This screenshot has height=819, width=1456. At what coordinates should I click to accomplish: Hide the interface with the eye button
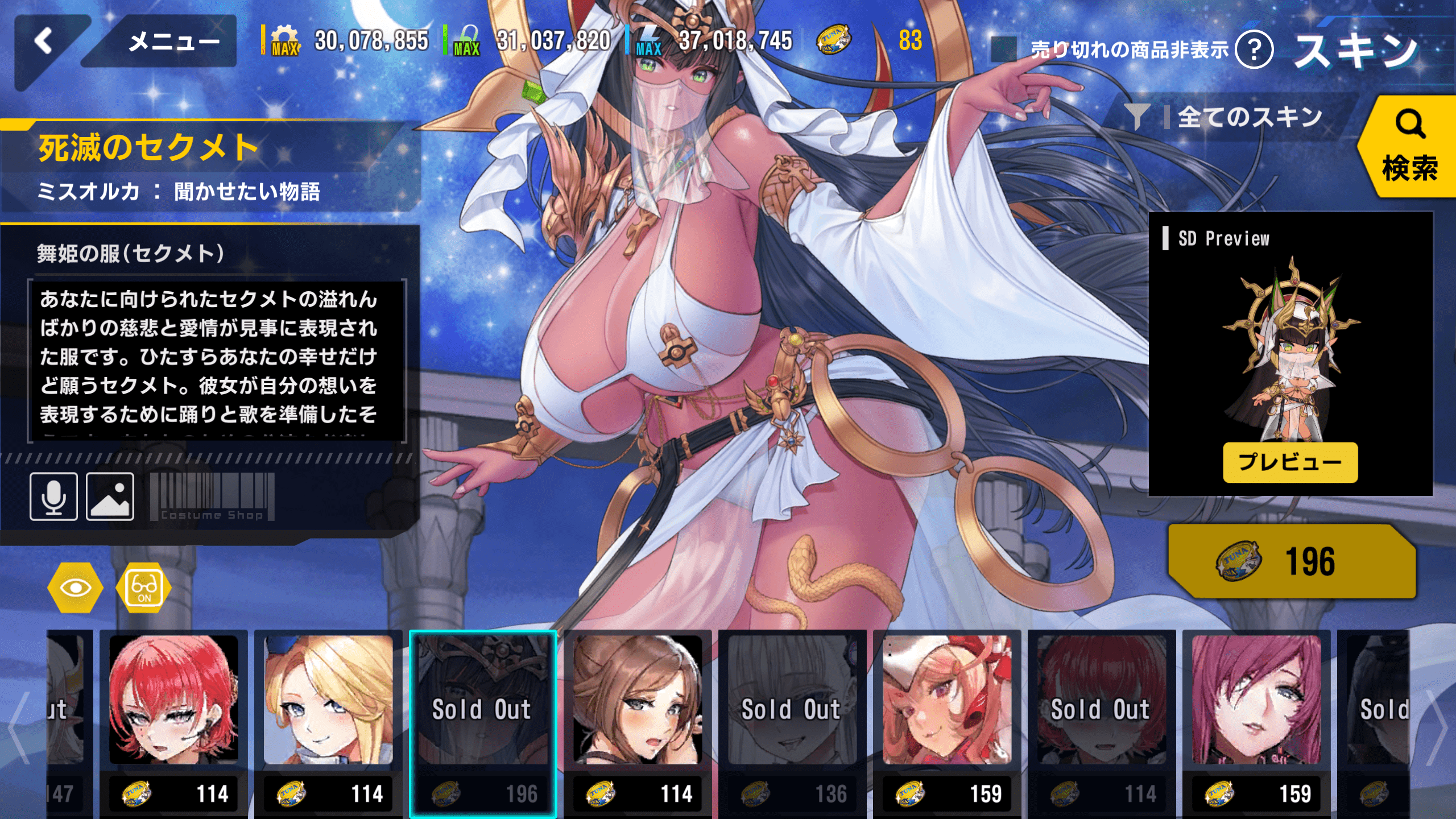tap(75, 588)
